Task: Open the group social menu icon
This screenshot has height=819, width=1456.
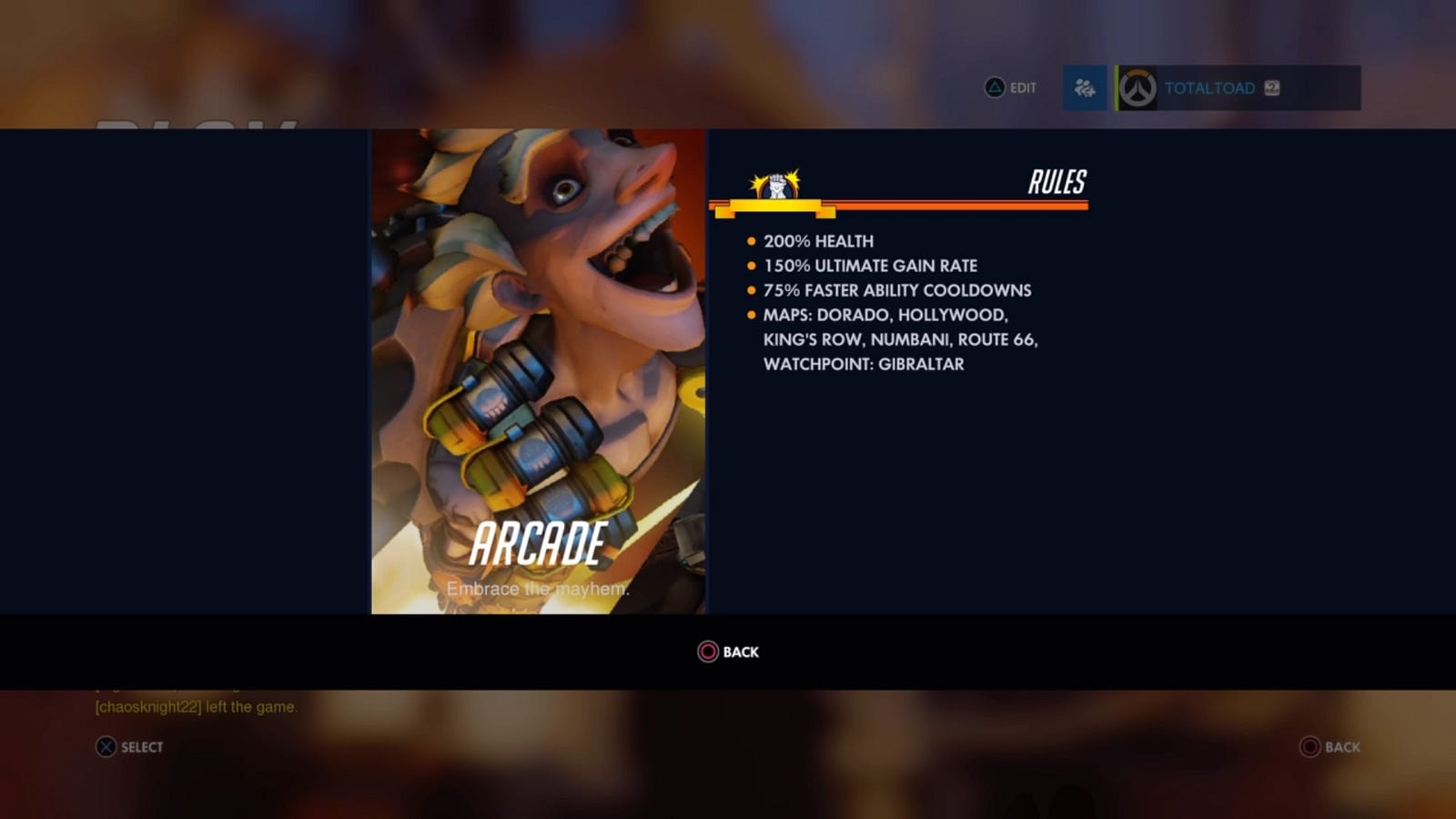Action: [x=1085, y=88]
